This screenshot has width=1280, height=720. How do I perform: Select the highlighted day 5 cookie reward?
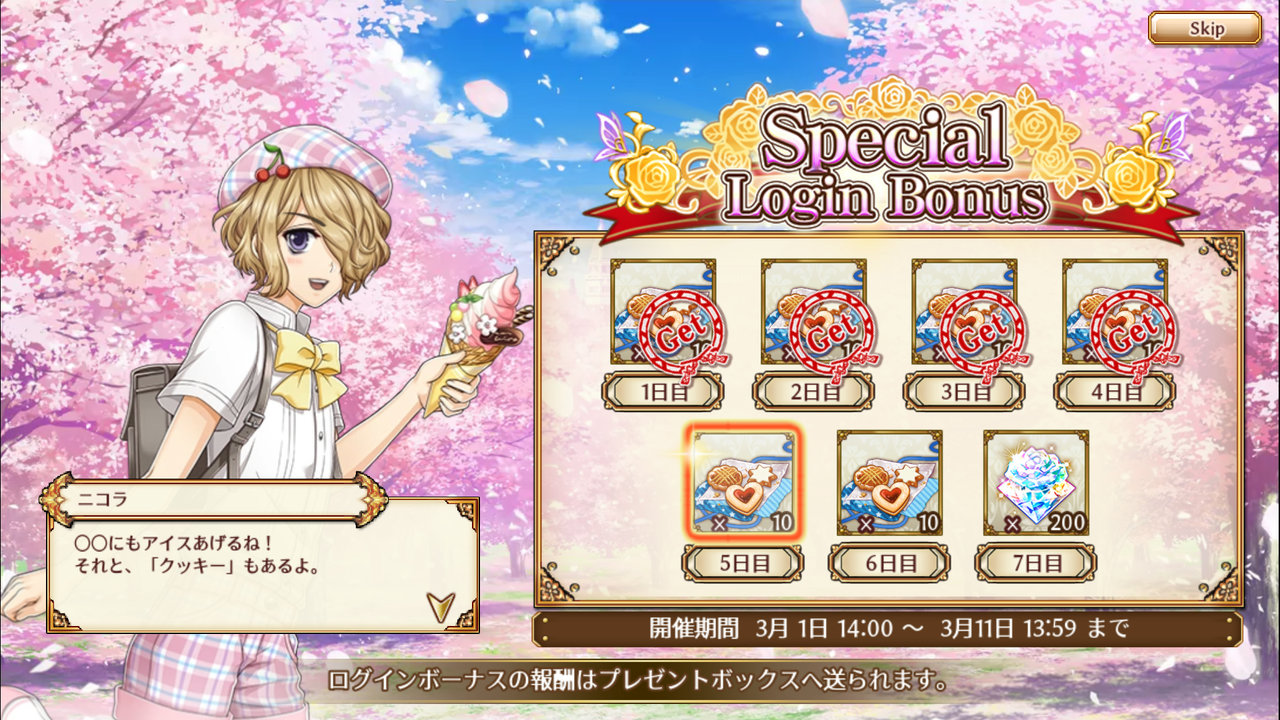tap(741, 483)
